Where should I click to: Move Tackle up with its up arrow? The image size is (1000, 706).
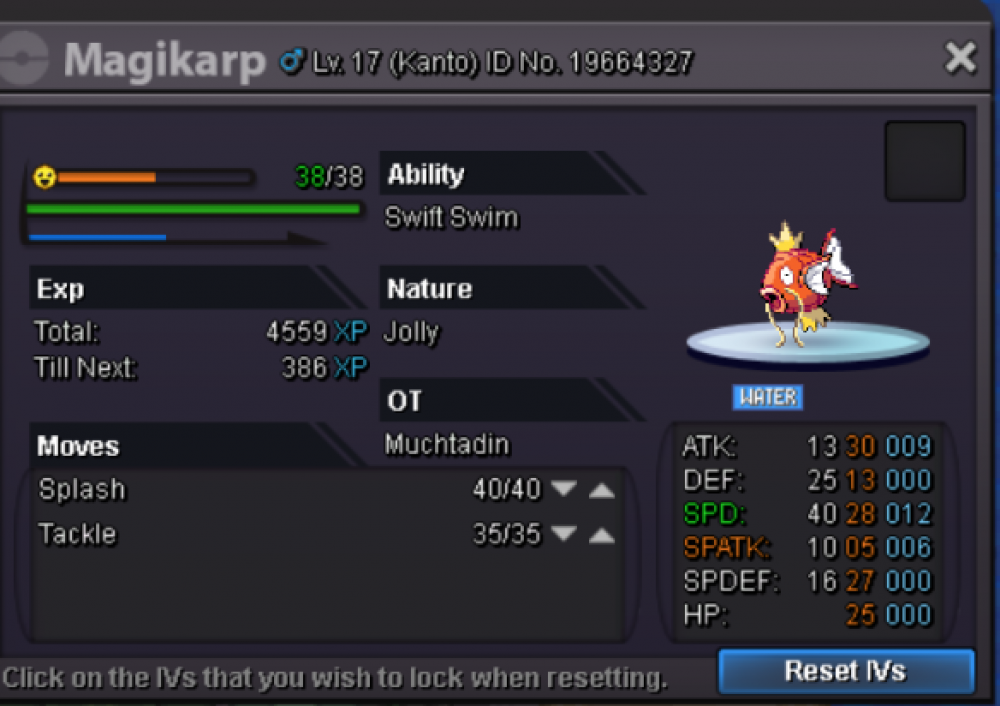coord(601,535)
